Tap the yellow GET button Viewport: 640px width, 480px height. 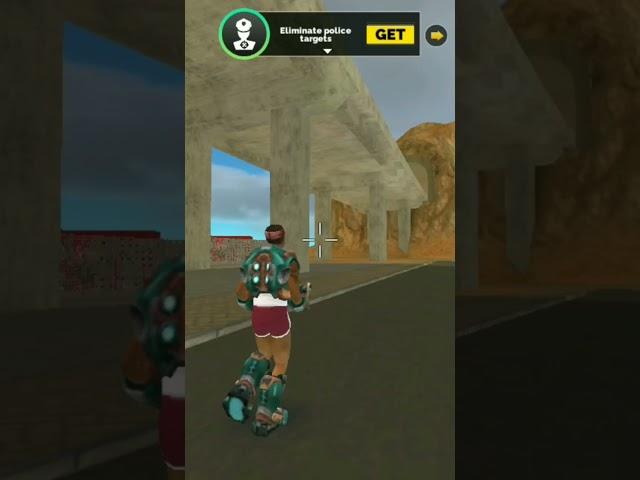point(390,35)
